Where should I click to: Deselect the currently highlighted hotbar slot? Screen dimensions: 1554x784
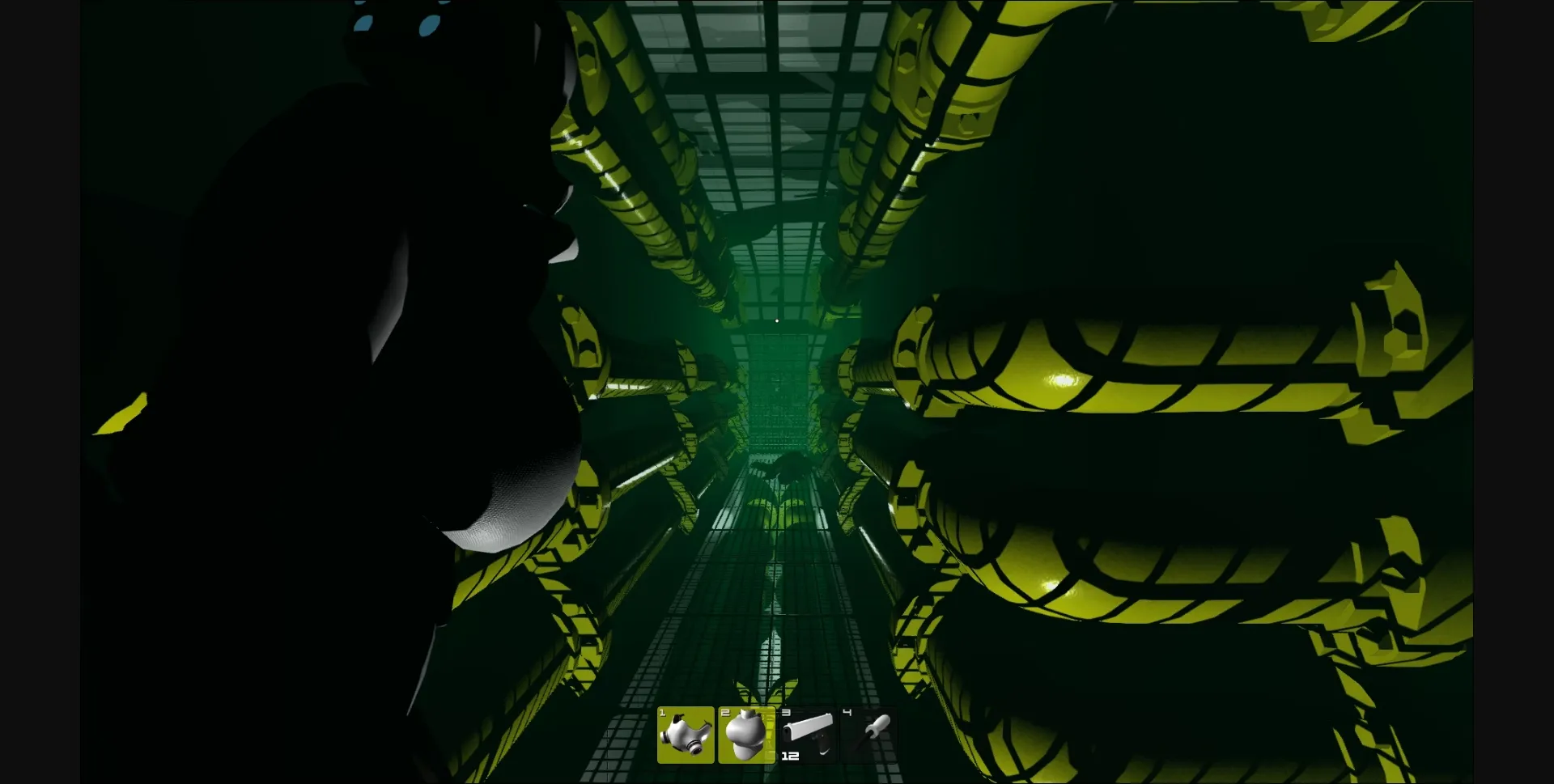[745, 735]
